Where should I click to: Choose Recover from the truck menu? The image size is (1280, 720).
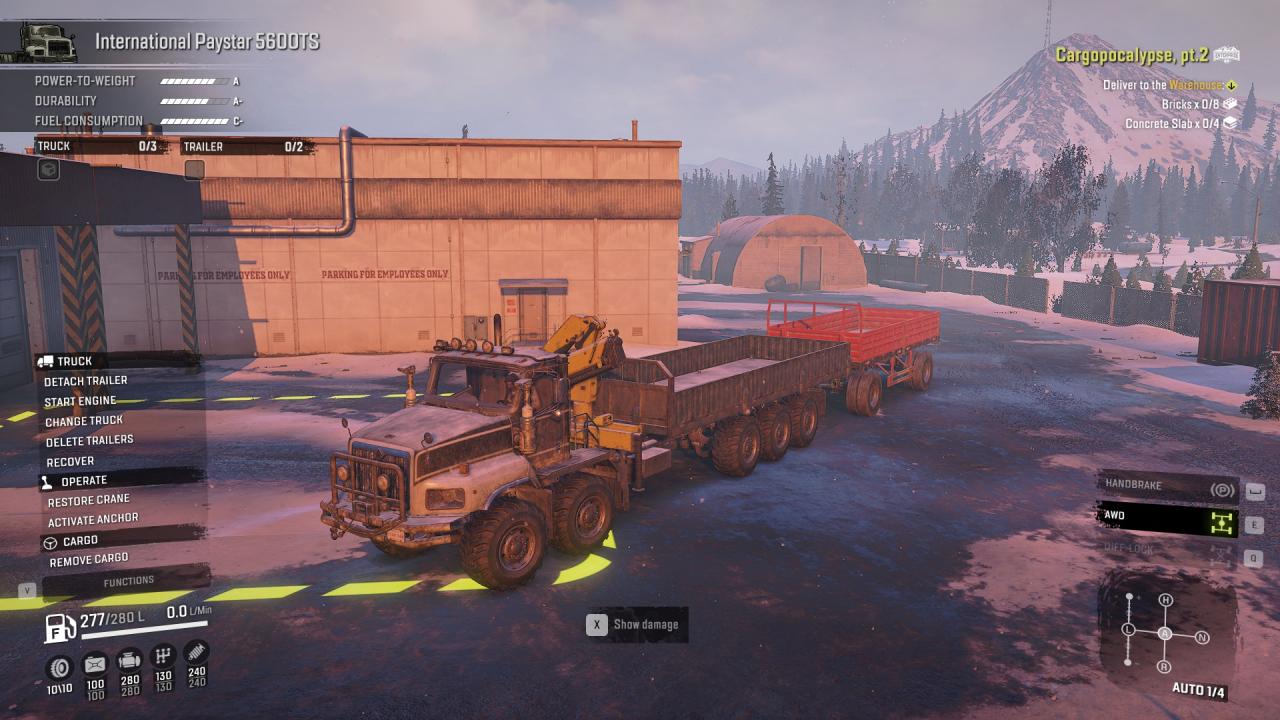tap(70, 462)
